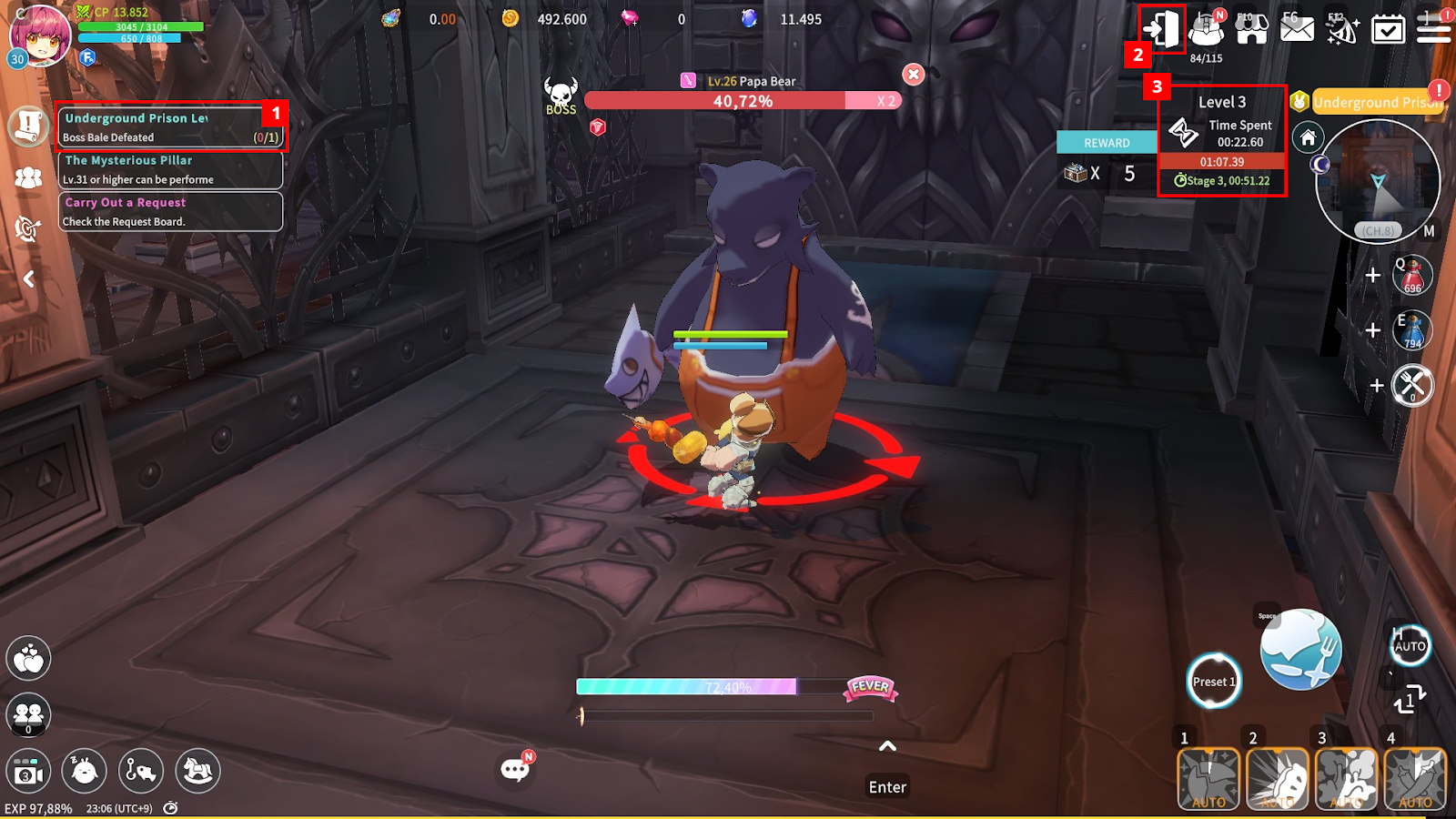Image resolution: width=1456 pixels, height=819 pixels.
Task: Collapse the quest panel with left arrow
Action: [x=29, y=278]
